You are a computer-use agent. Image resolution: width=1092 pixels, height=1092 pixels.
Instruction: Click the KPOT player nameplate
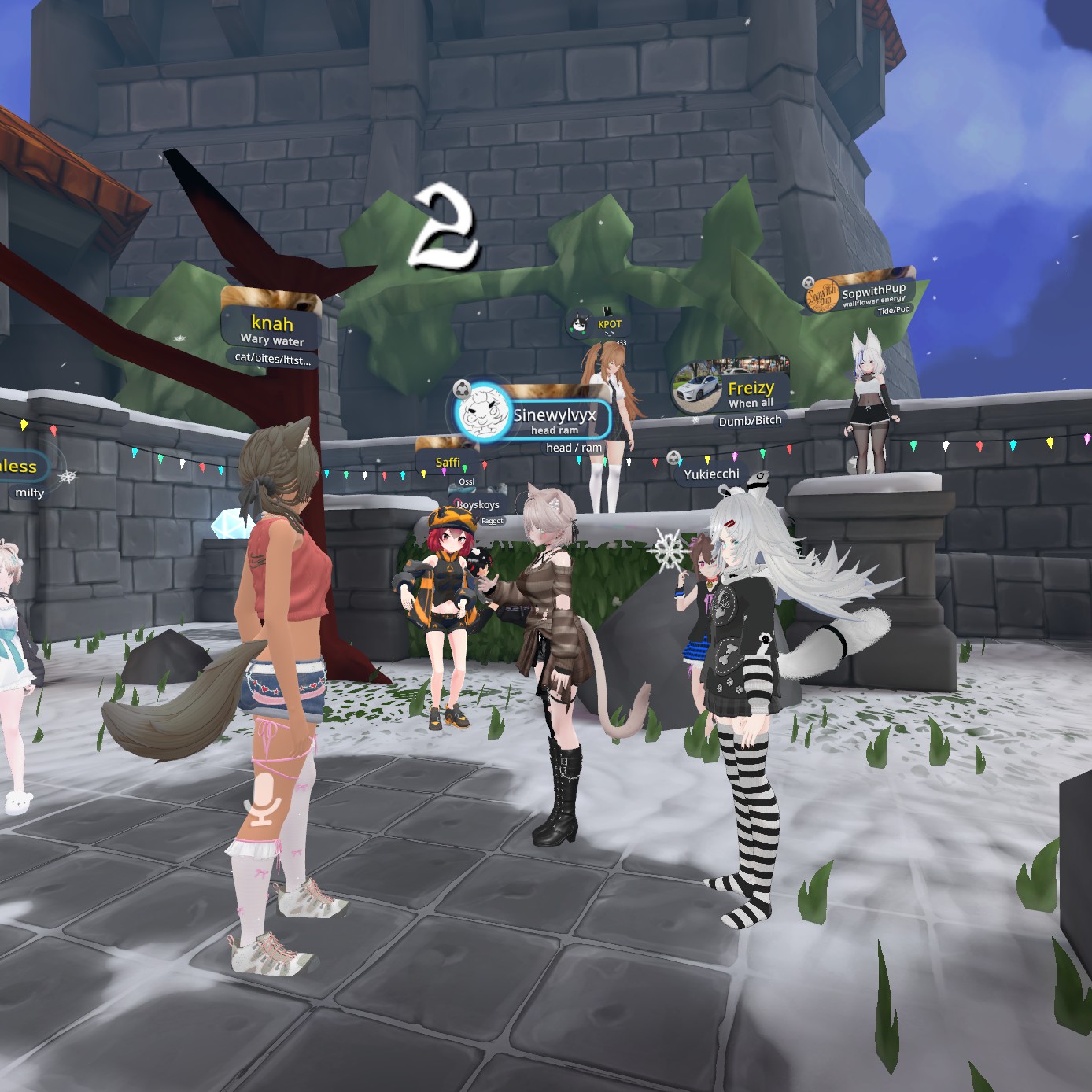click(608, 324)
